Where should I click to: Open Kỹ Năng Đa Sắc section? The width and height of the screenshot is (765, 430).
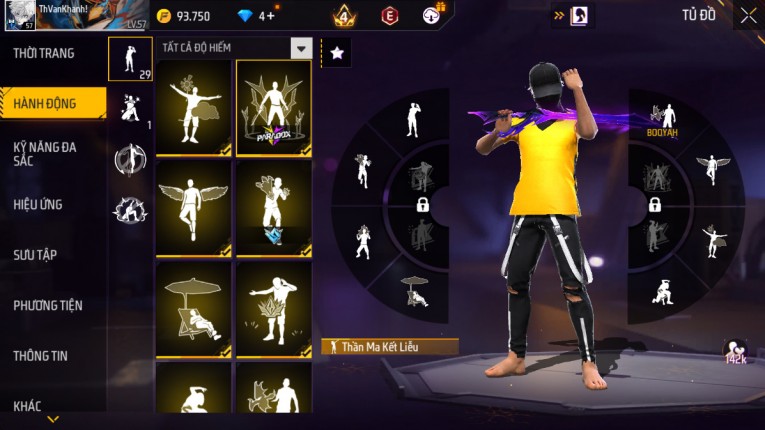(45, 153)
